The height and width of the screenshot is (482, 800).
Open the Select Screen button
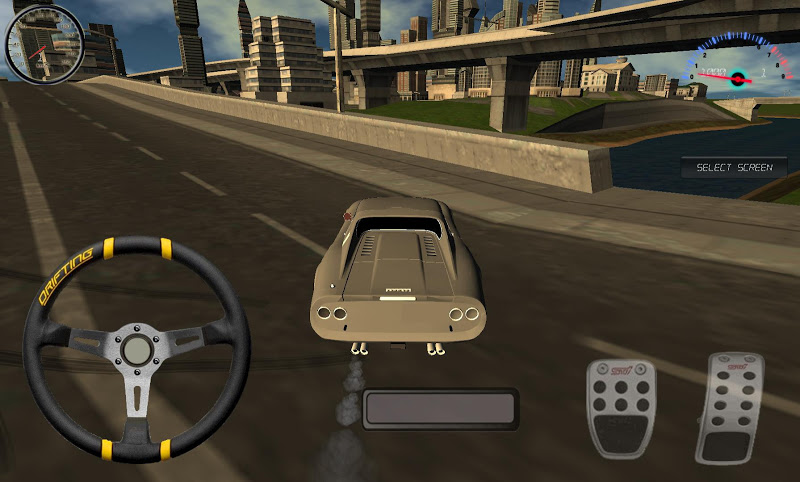734,167
